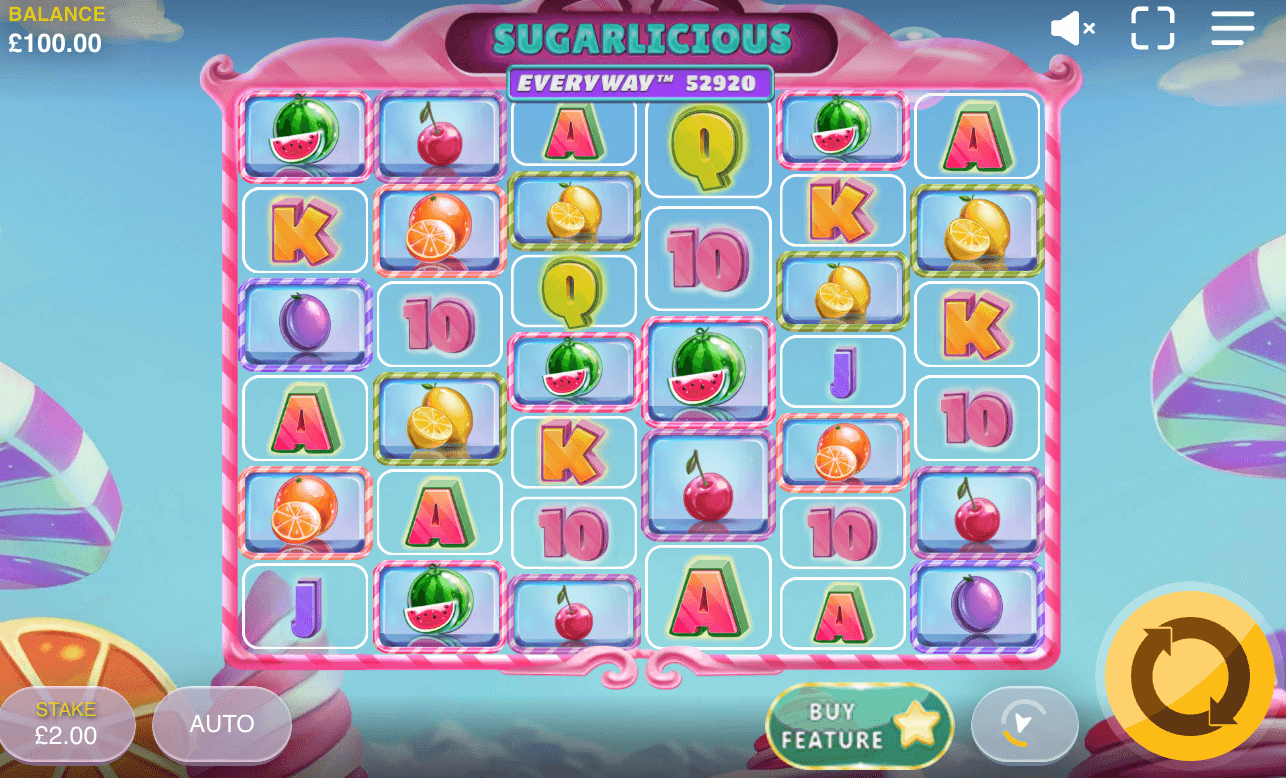Select the watermelon symbol on the first reel

304,134
